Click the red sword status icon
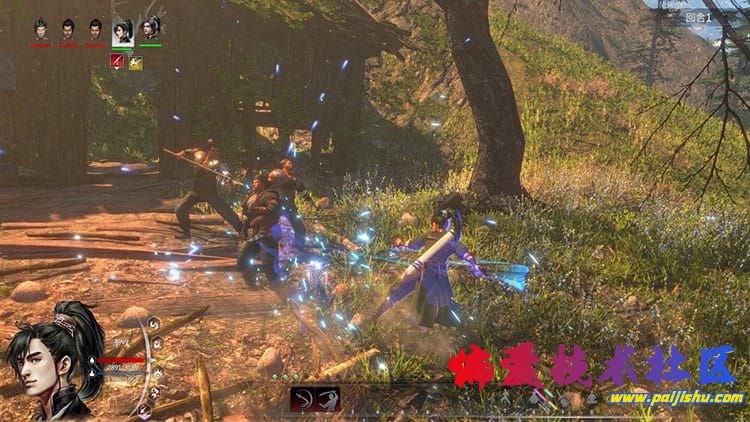 [117, 62]
